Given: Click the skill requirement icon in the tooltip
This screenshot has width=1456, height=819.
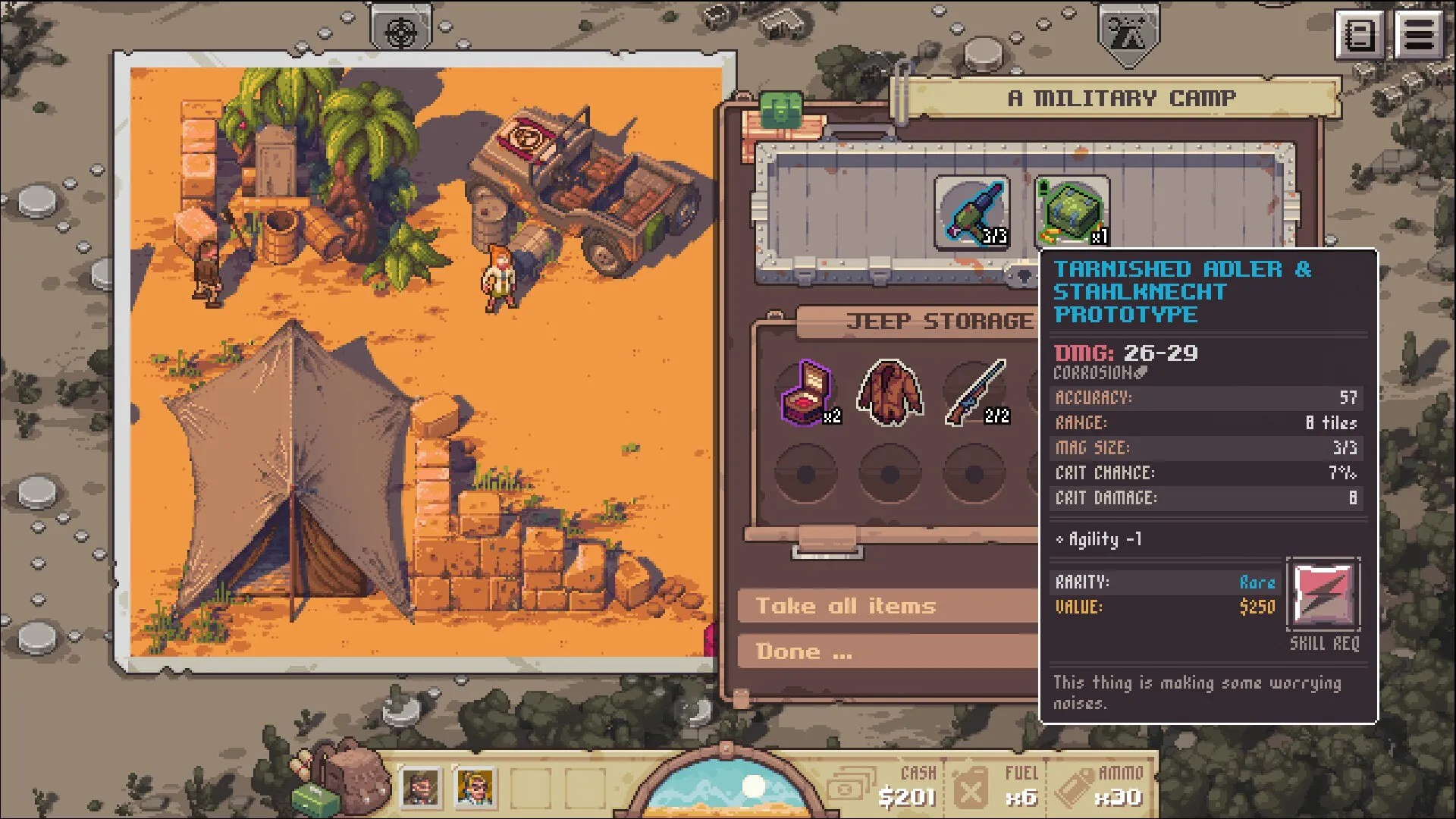Looking at the screenshot, I should (1323, 595).
